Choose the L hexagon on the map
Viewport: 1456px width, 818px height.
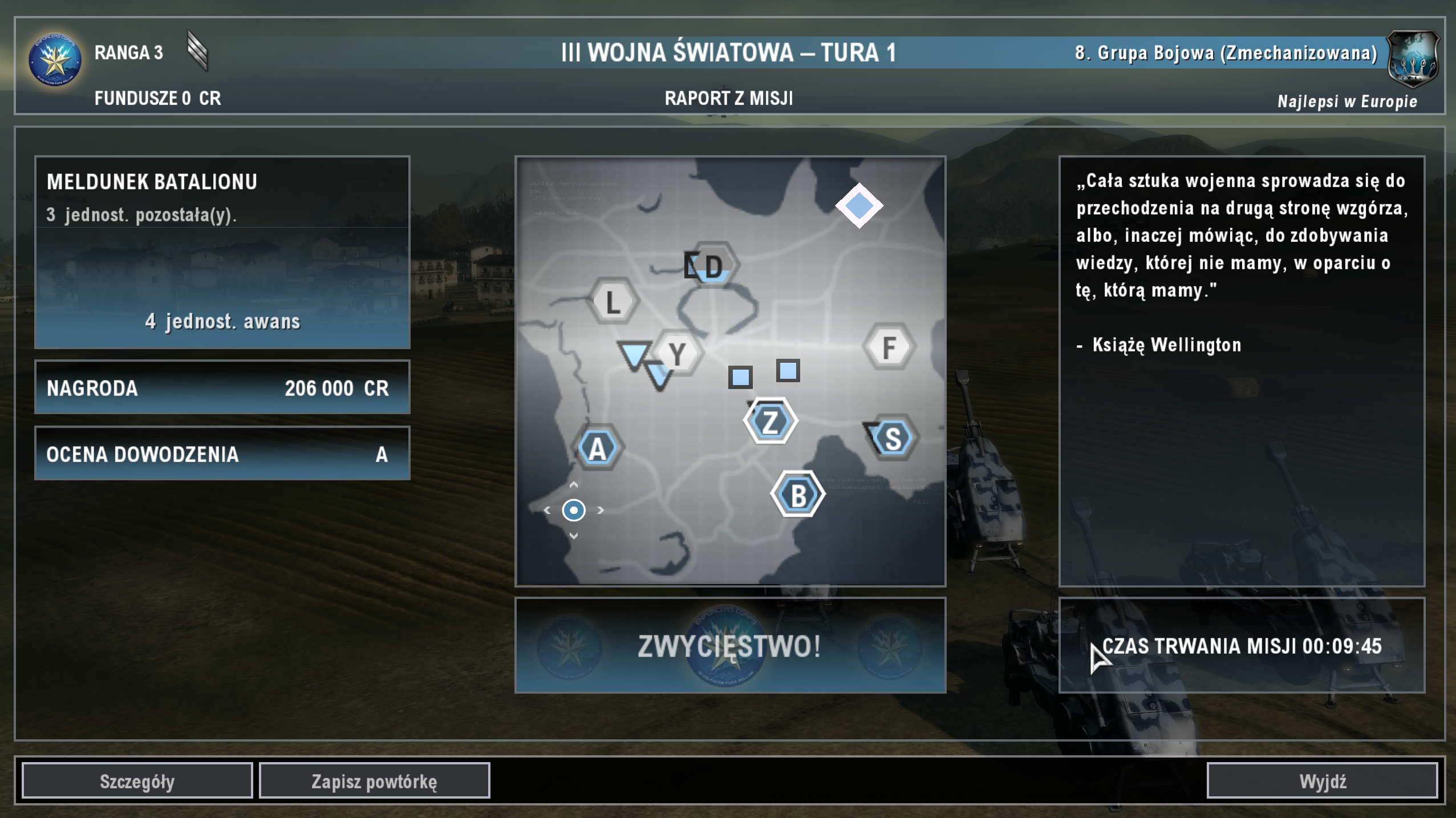tap(613, 301)
